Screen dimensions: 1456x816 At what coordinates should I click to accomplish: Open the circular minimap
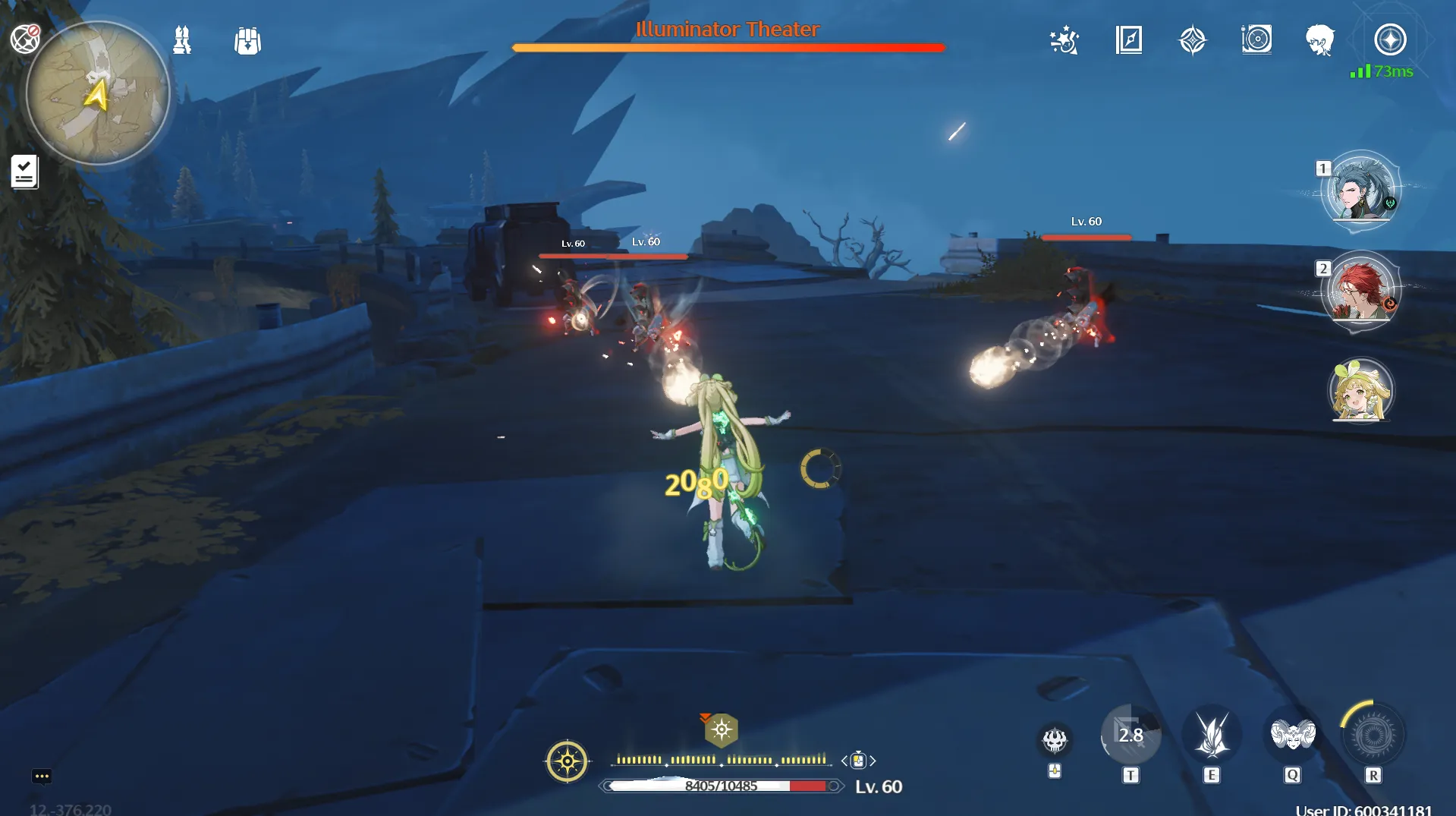[x=98, y=93]
